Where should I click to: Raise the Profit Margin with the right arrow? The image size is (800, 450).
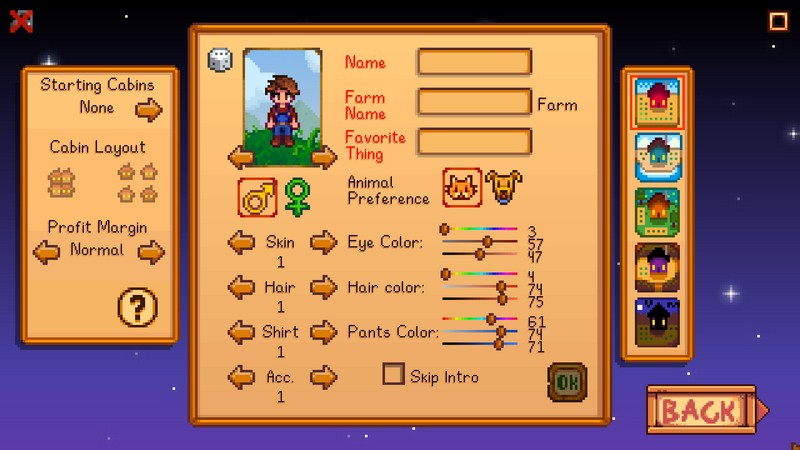click(x=151, y=252)
